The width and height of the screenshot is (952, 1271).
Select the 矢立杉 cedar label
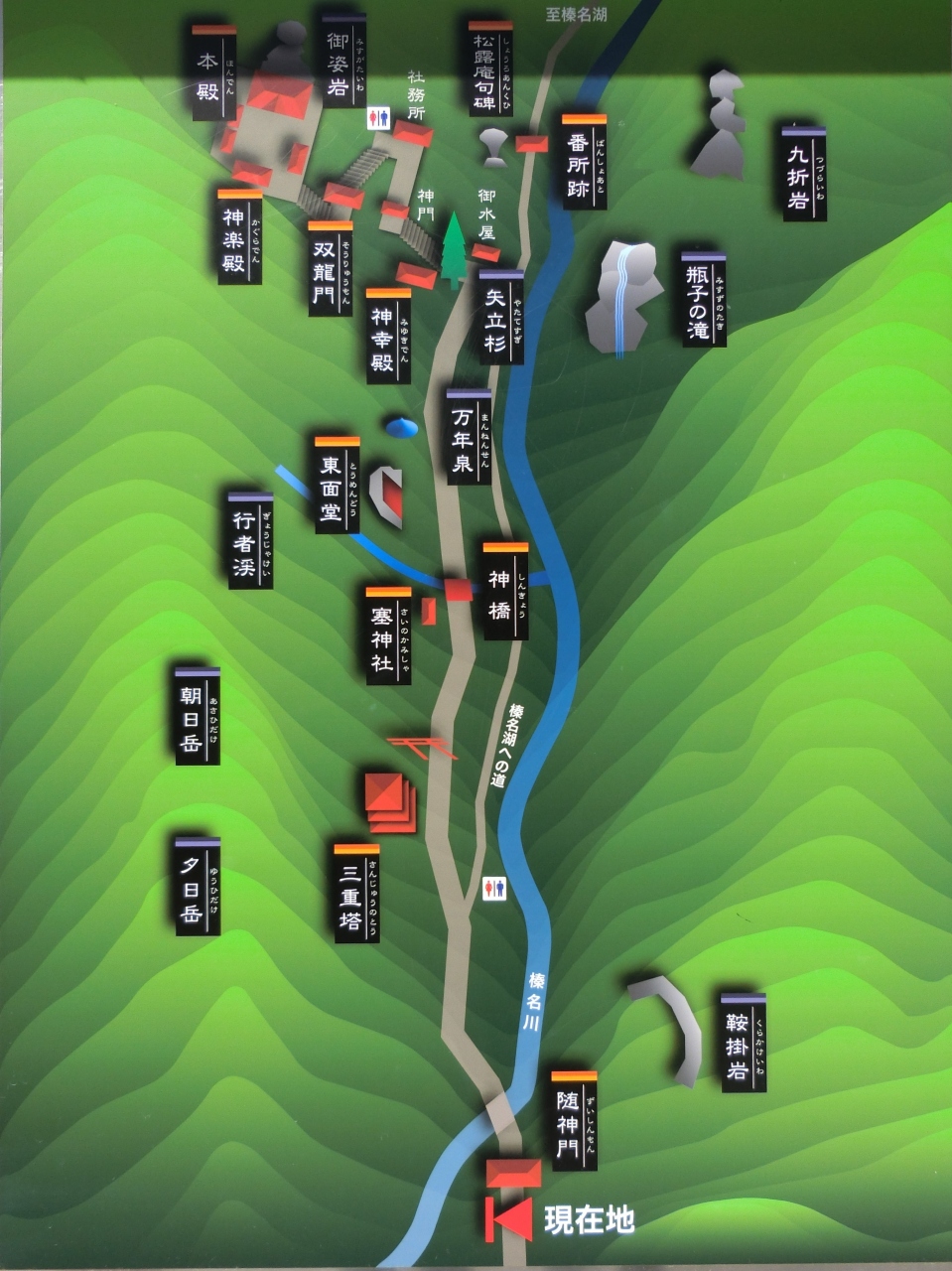(500, 317)
